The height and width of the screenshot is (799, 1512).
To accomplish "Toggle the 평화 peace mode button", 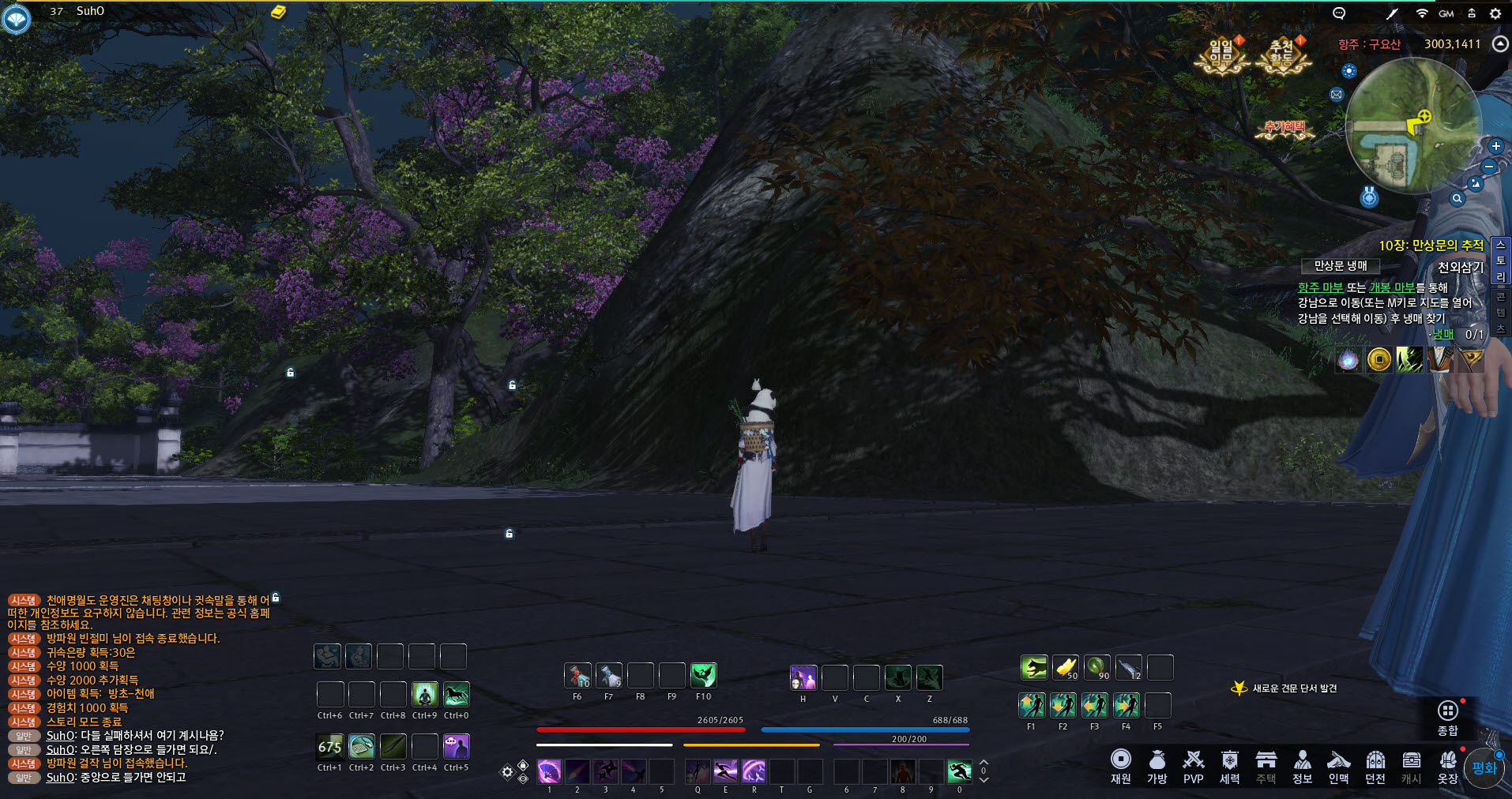I will (1484, 767).
